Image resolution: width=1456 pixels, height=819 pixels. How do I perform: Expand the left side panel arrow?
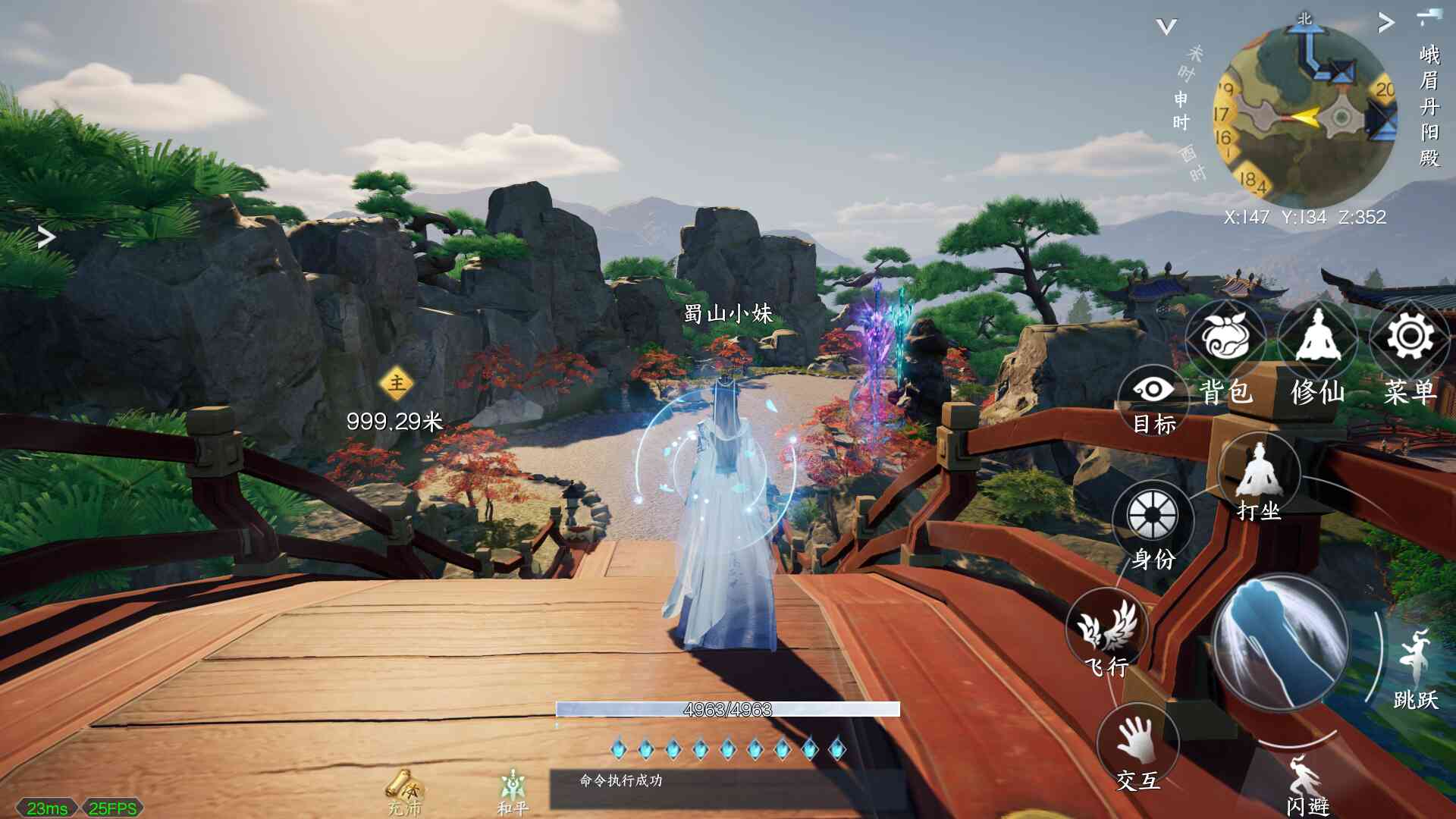[x=46, y=237]
